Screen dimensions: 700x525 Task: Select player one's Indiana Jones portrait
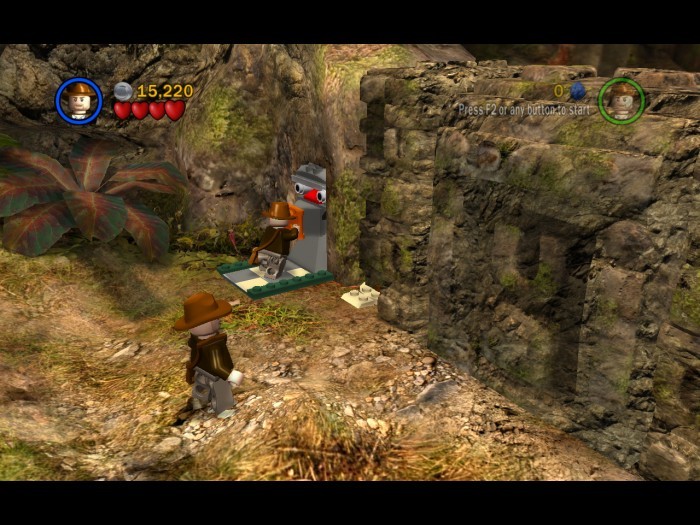point(79,101)
